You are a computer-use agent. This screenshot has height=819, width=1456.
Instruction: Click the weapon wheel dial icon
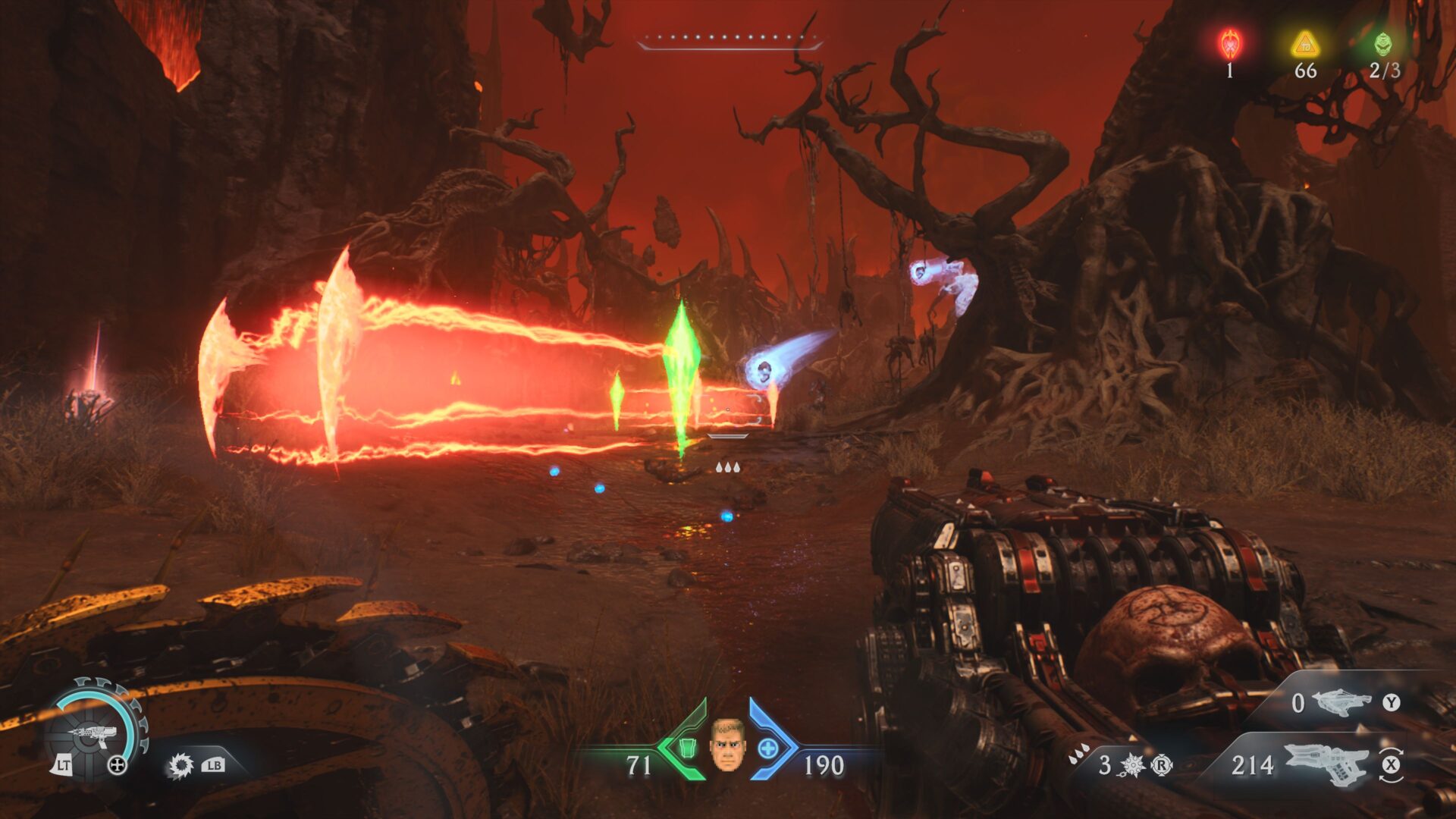tap(95, 730)
